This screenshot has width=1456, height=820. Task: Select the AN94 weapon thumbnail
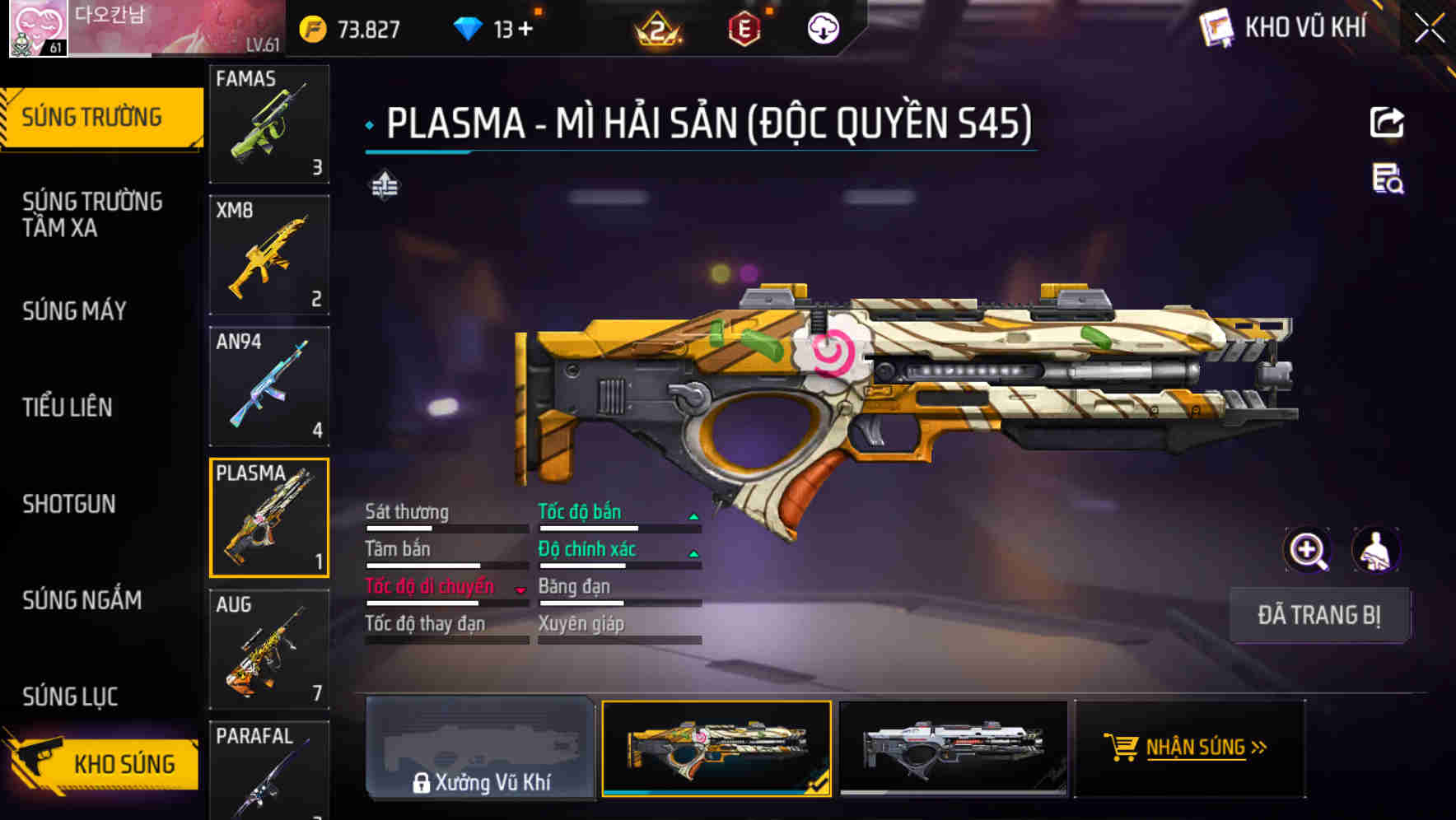point(269,385)
